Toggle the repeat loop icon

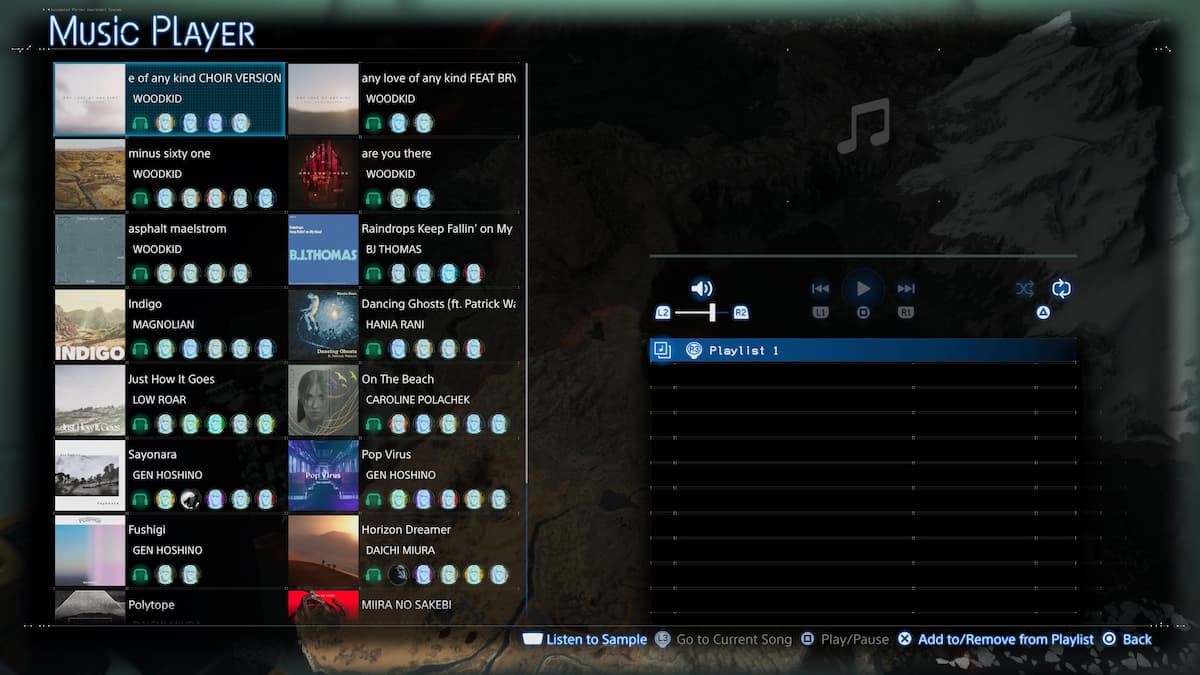[x=1061, y=289]
